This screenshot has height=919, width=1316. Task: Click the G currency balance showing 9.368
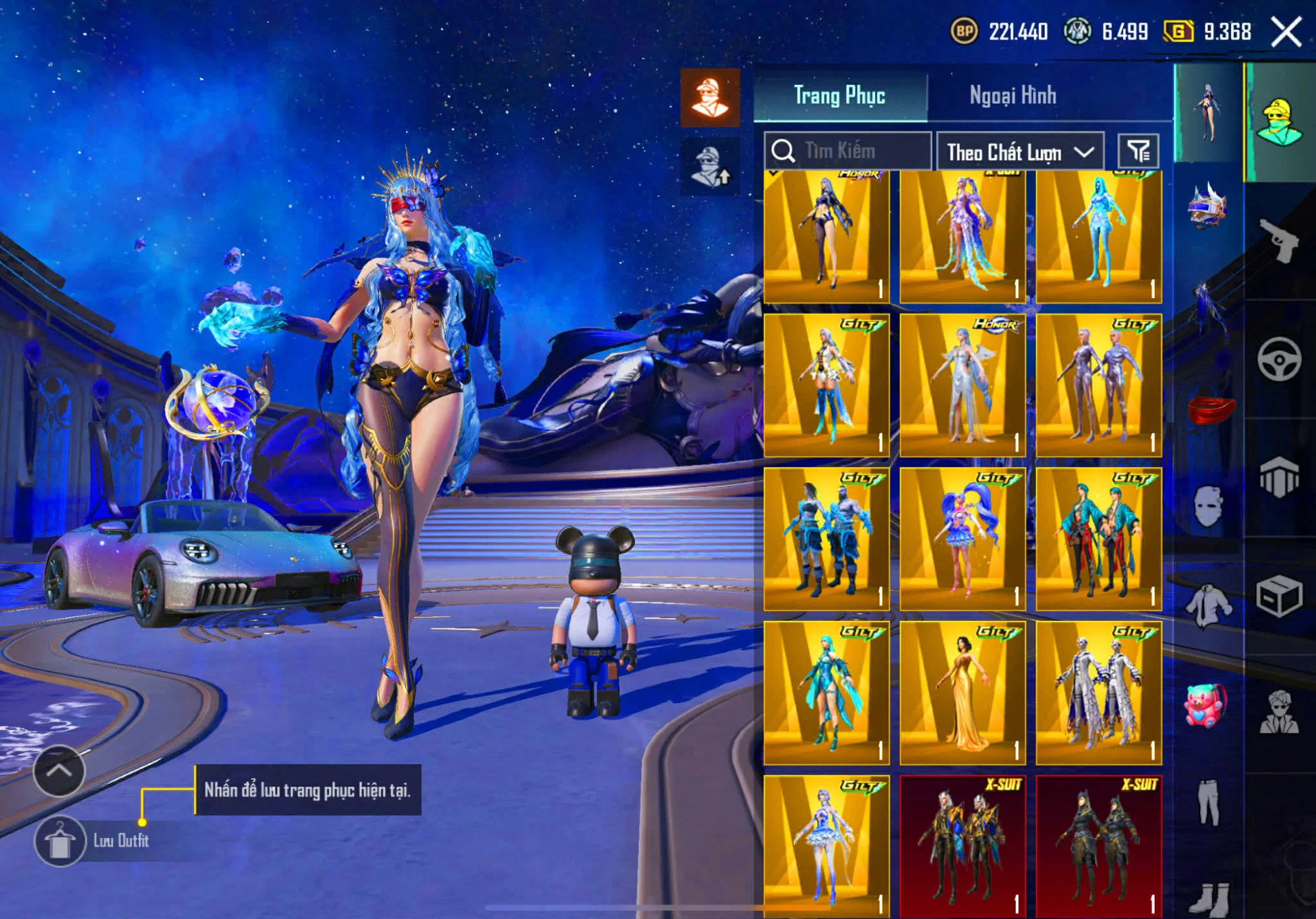click(1207, 30)
